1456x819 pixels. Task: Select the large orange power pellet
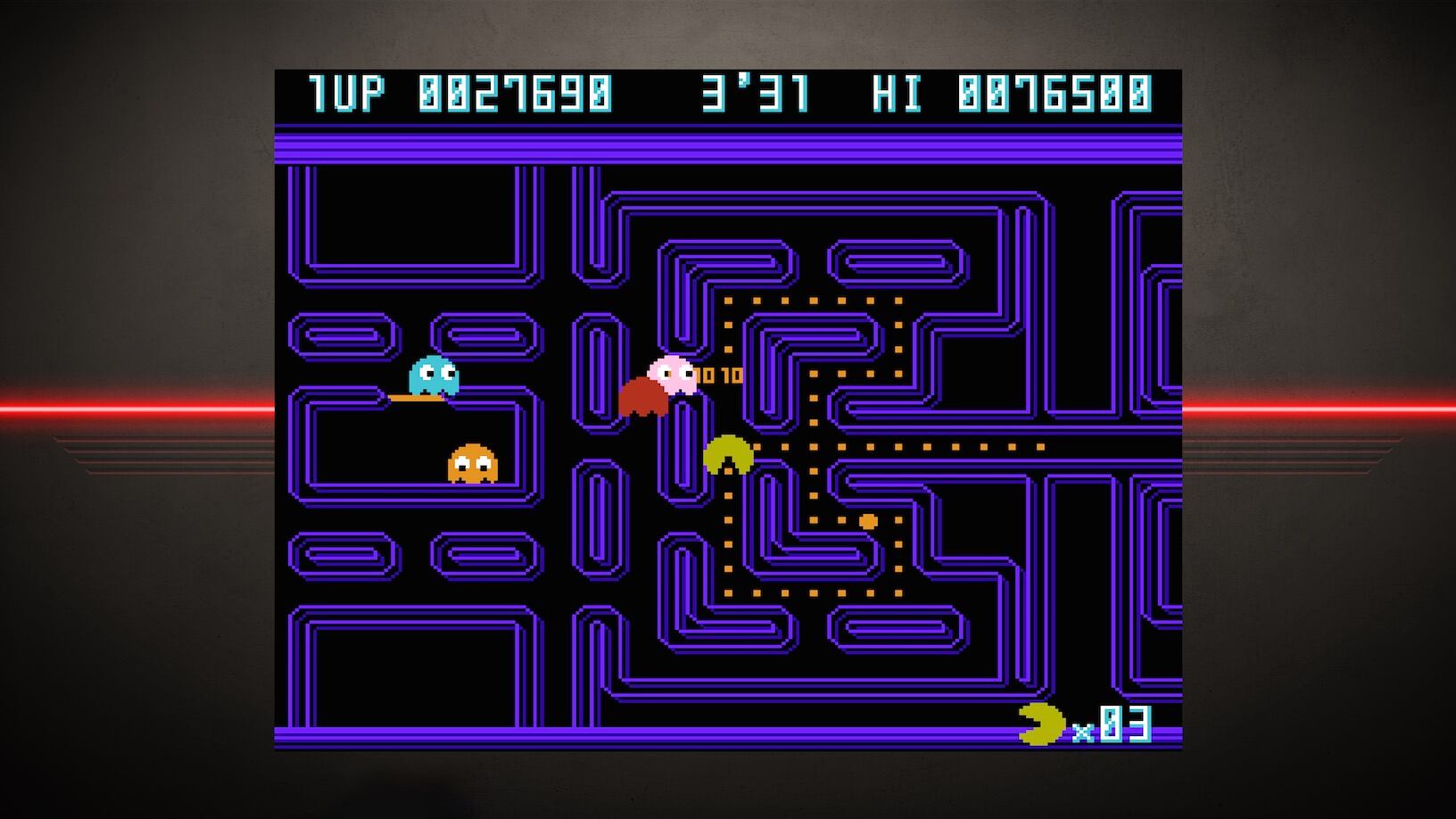[868, 520]
